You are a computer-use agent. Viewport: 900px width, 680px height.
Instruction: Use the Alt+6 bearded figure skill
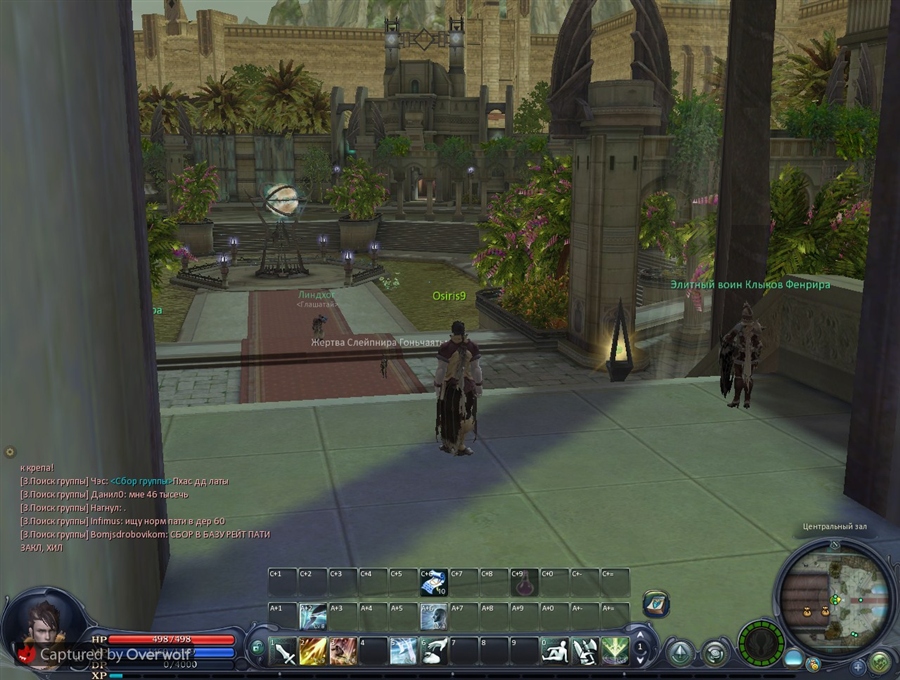coord(433,615)
